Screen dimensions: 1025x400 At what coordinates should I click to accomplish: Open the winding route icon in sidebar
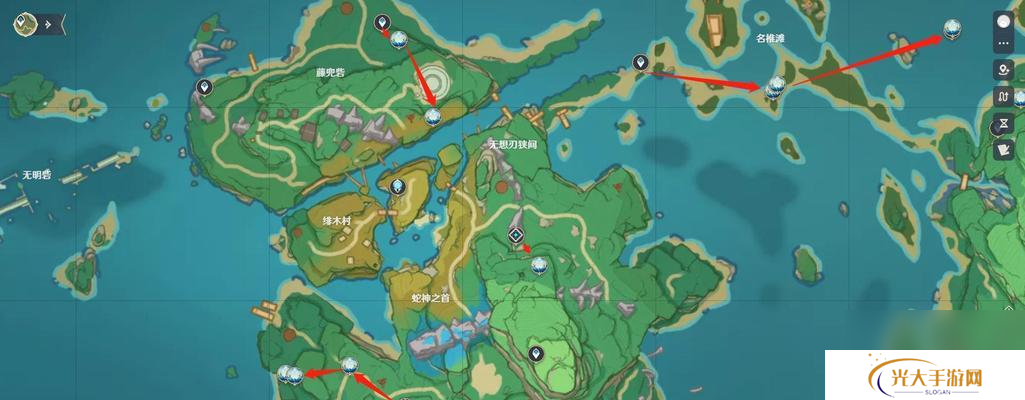click(1003, 97)
